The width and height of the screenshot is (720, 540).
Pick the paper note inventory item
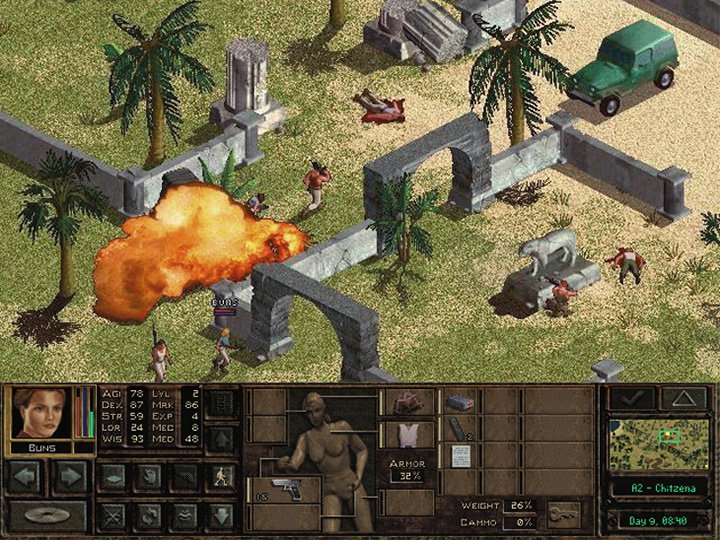pyautogui.click(x=459, y=457)
